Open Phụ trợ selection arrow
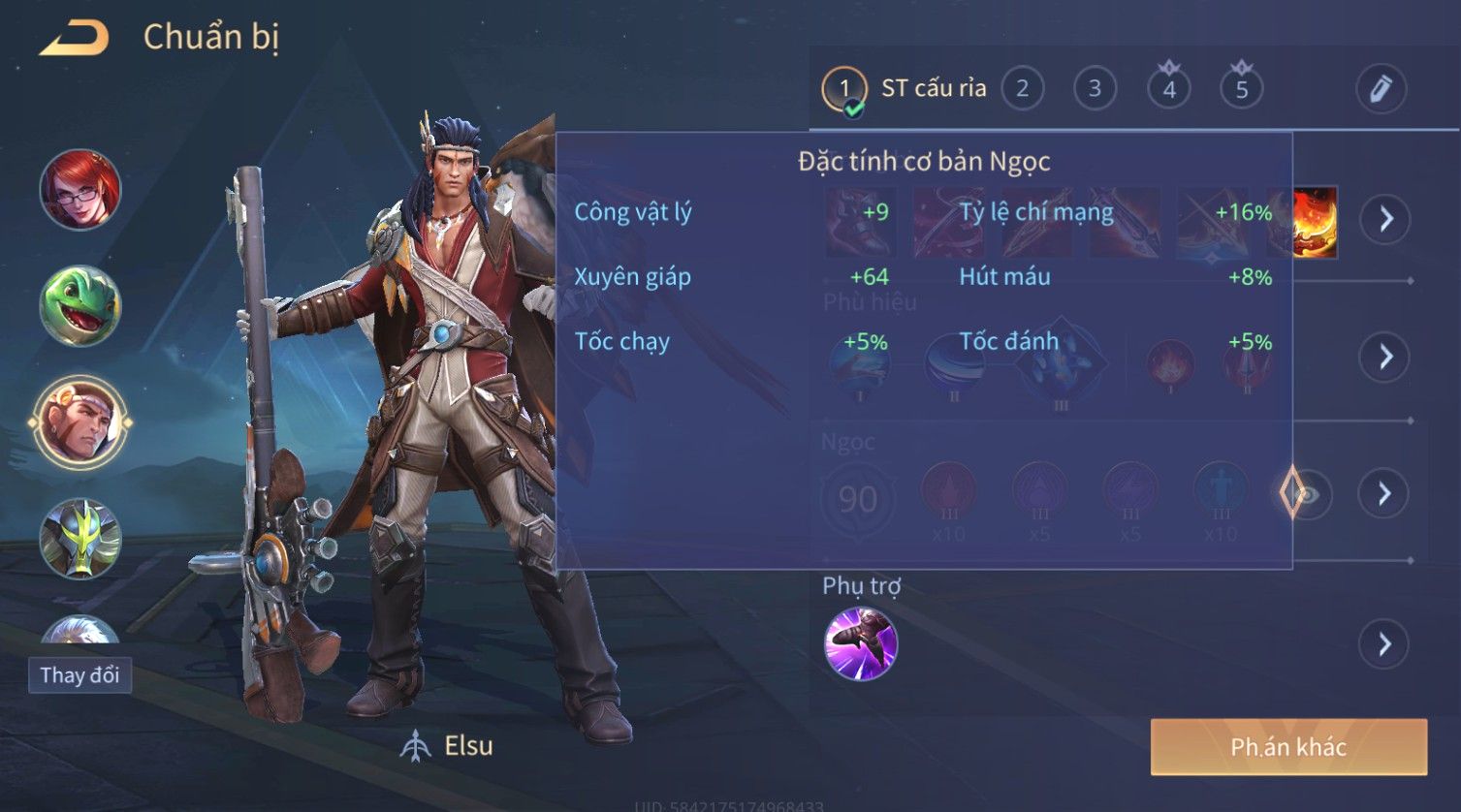 [x=1384, y=644]
